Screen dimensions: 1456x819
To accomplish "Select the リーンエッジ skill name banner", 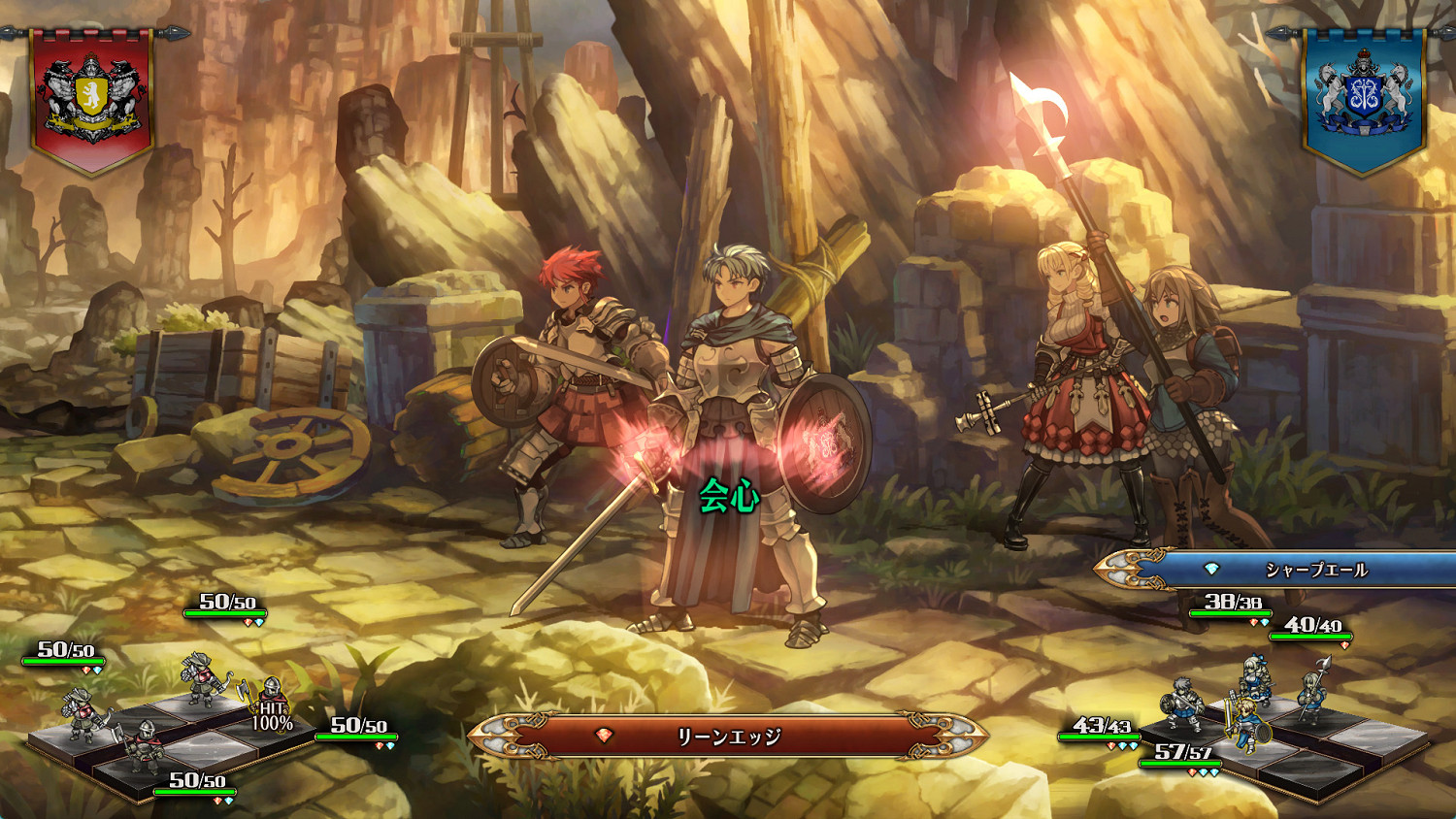I will [728, 737].
